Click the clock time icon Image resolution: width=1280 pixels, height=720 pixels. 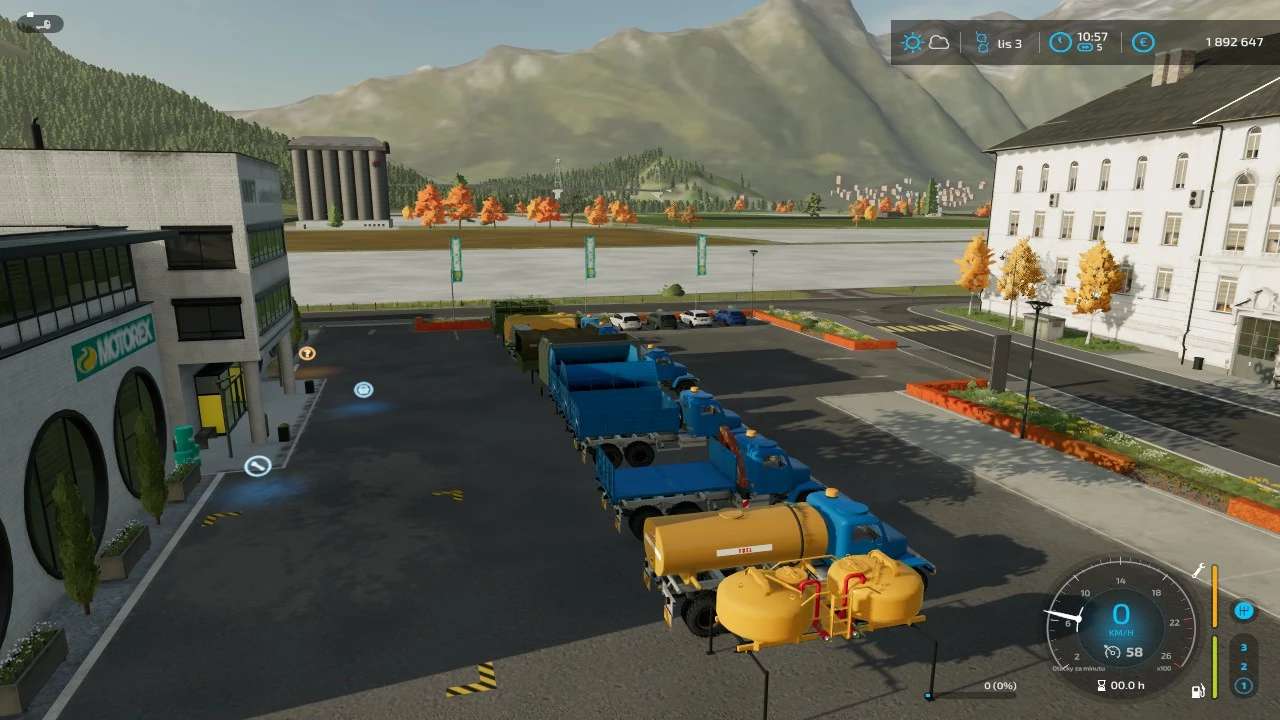pos(1060,43)
